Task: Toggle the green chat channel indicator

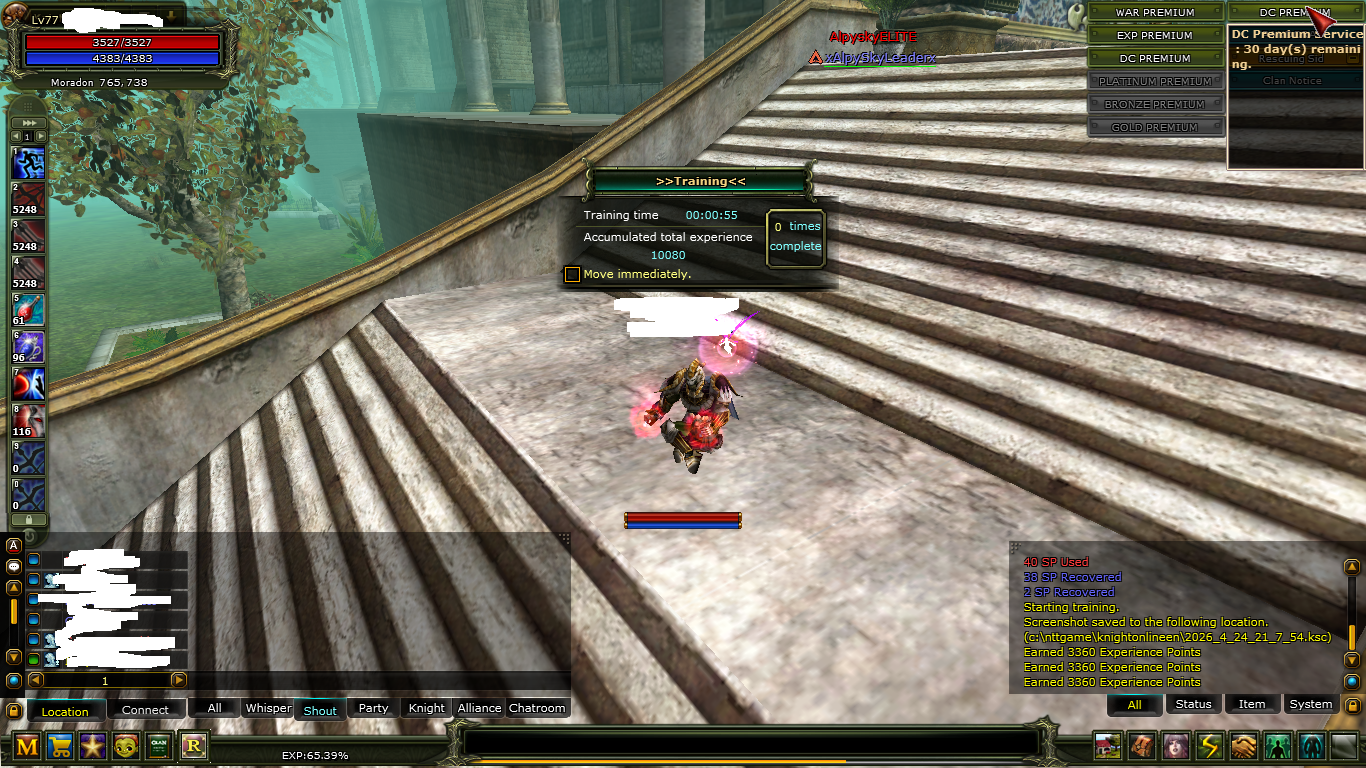Action: pyautogui.click(x=35, y=658)
